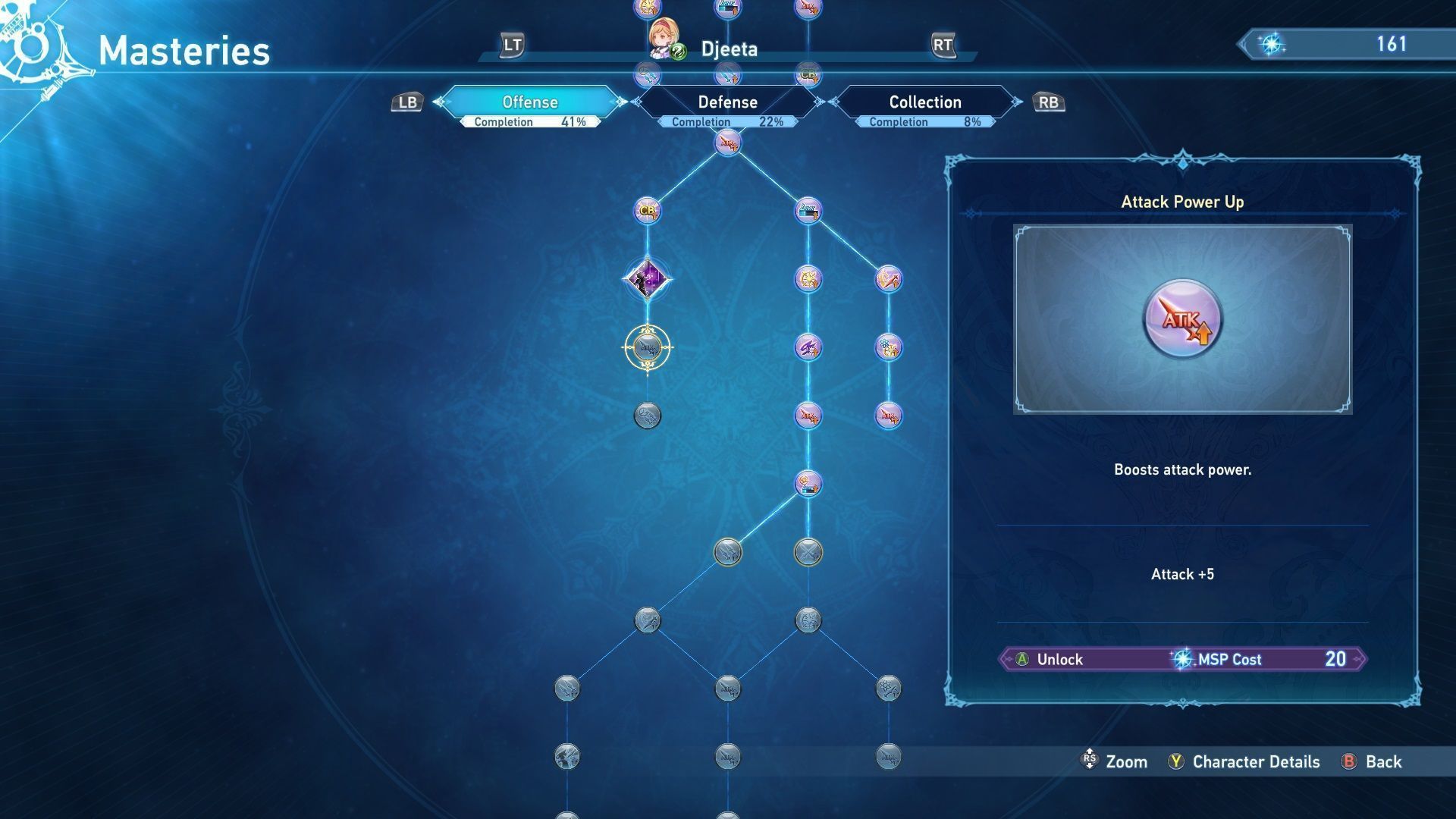Select the flower icon mastery node
1456x819 pixels.
point(888,347)
